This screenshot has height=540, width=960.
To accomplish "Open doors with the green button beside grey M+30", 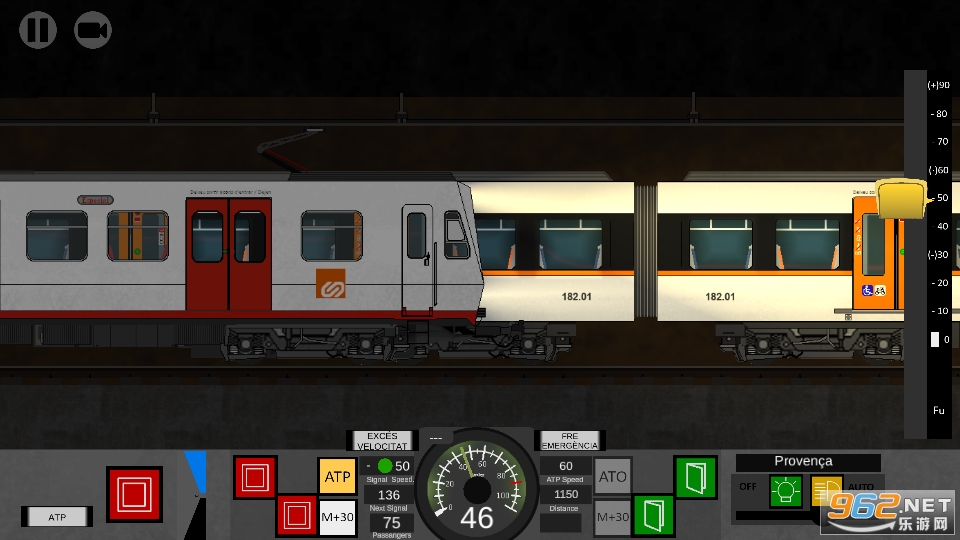I will [653, 516].
